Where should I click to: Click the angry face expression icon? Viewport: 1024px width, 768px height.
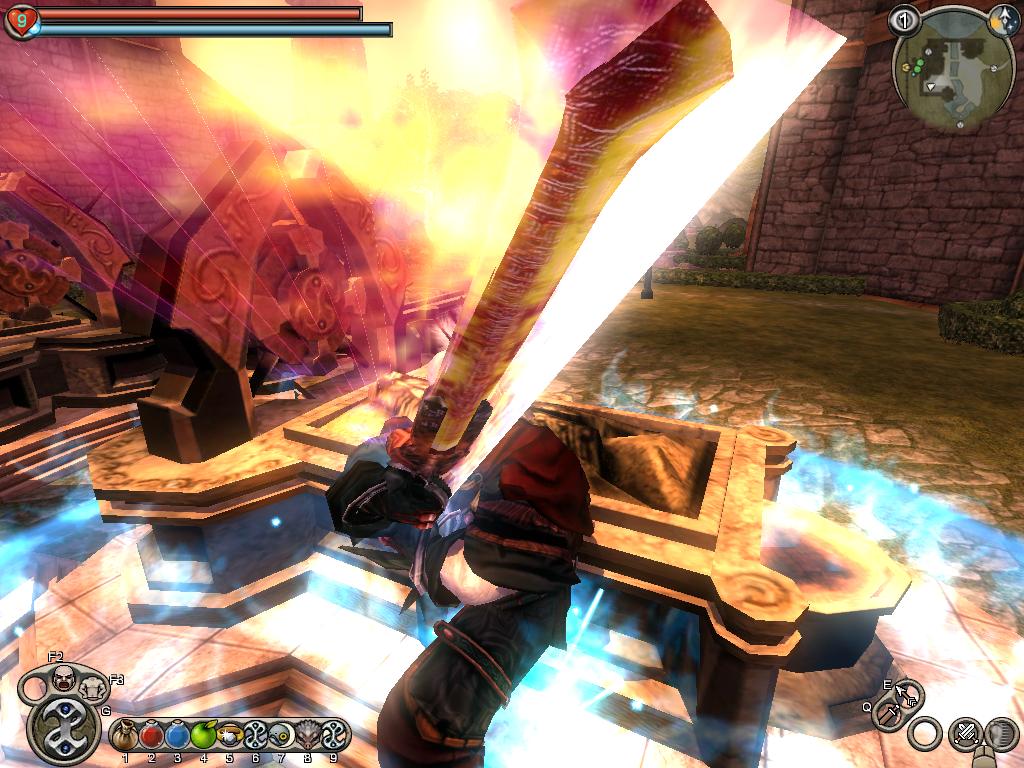tap(62, 680)
